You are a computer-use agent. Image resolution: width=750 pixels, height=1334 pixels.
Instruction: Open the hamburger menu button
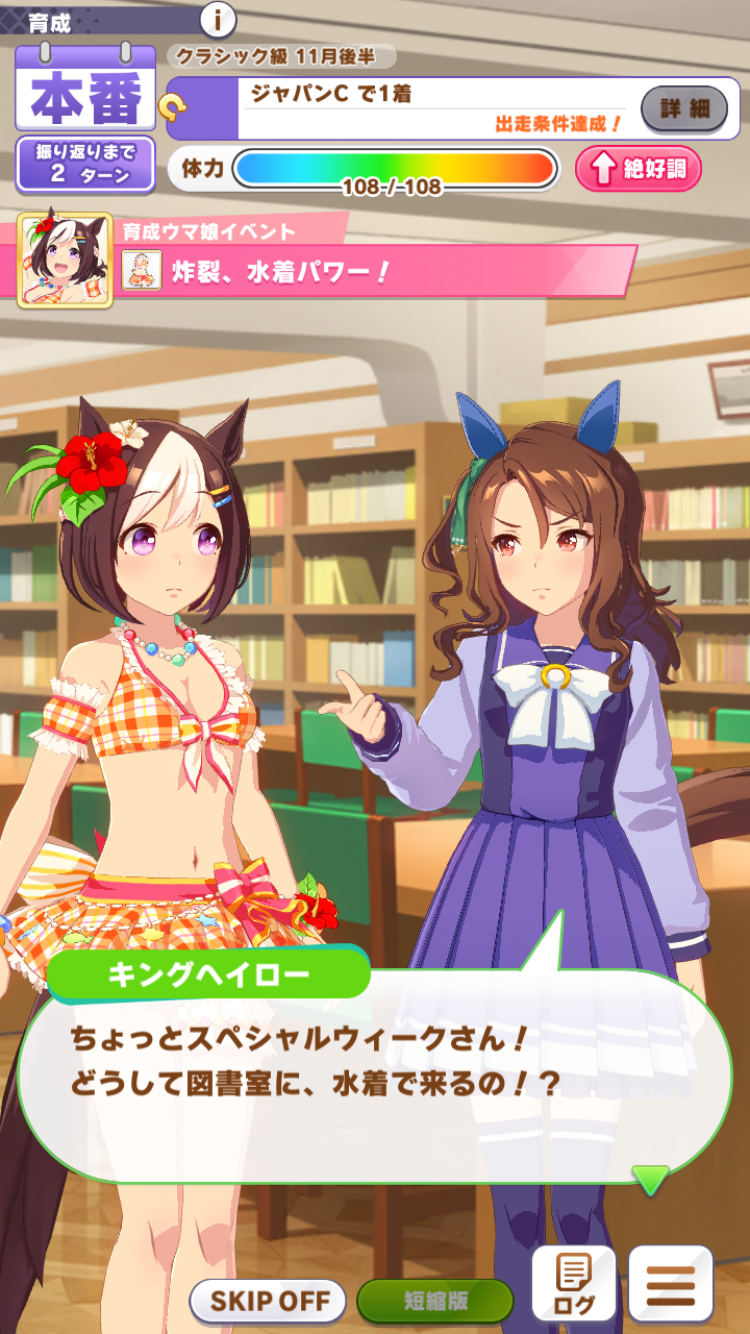click(670, 1283)
